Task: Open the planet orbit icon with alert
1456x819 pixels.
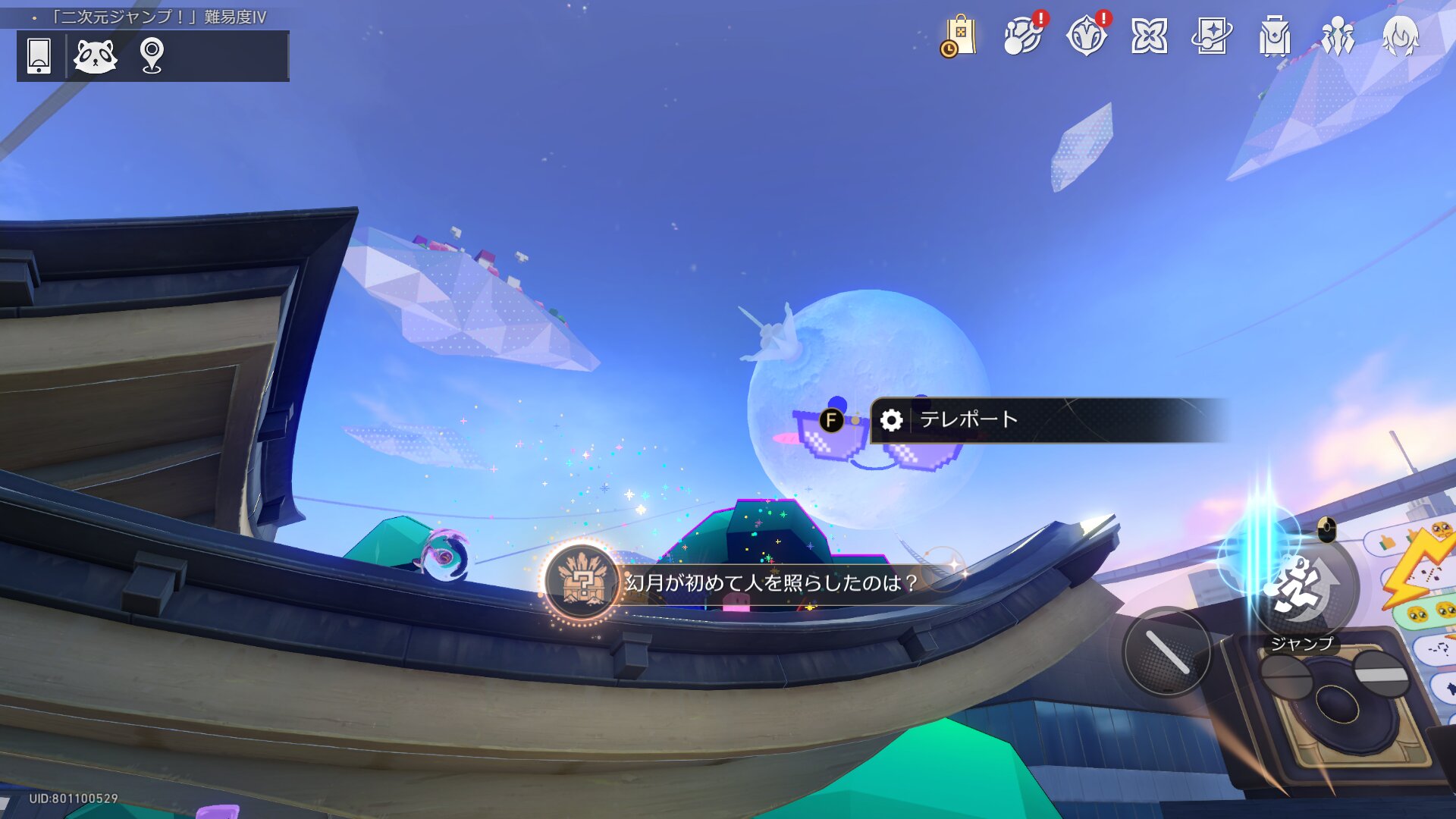Action: point(1022,36)
